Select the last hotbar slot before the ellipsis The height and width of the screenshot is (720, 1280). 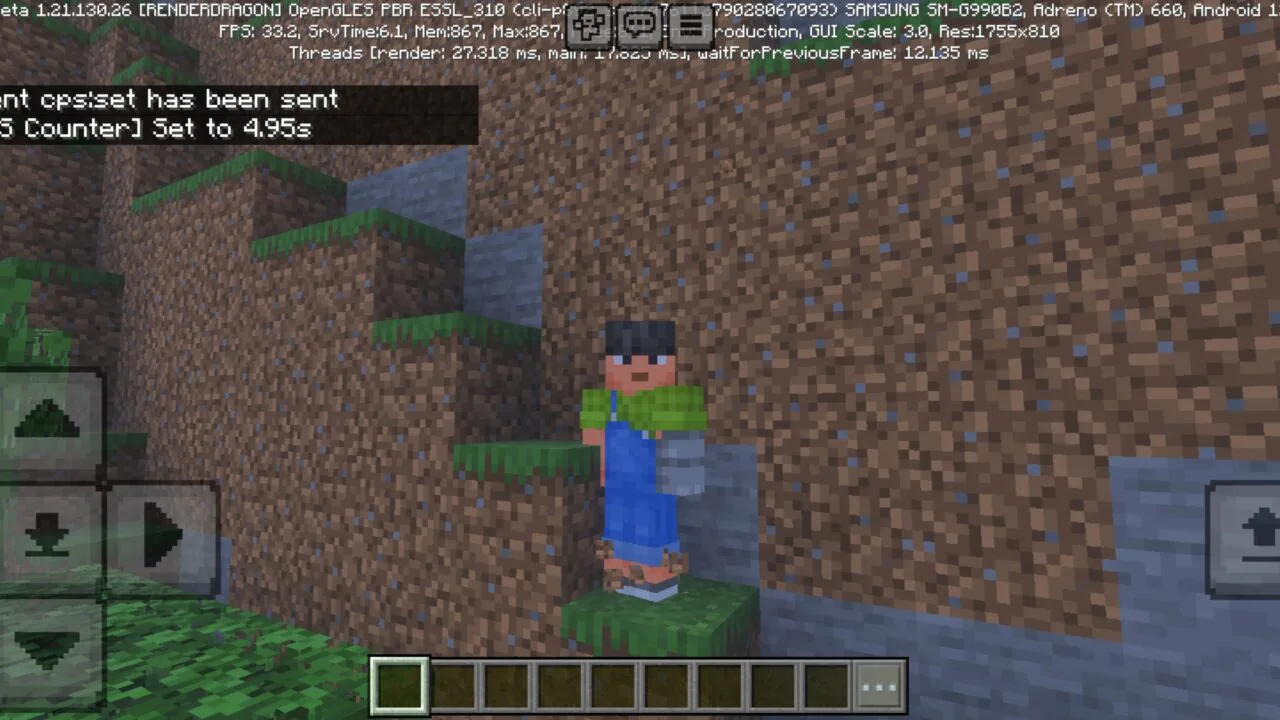[825, 684]
